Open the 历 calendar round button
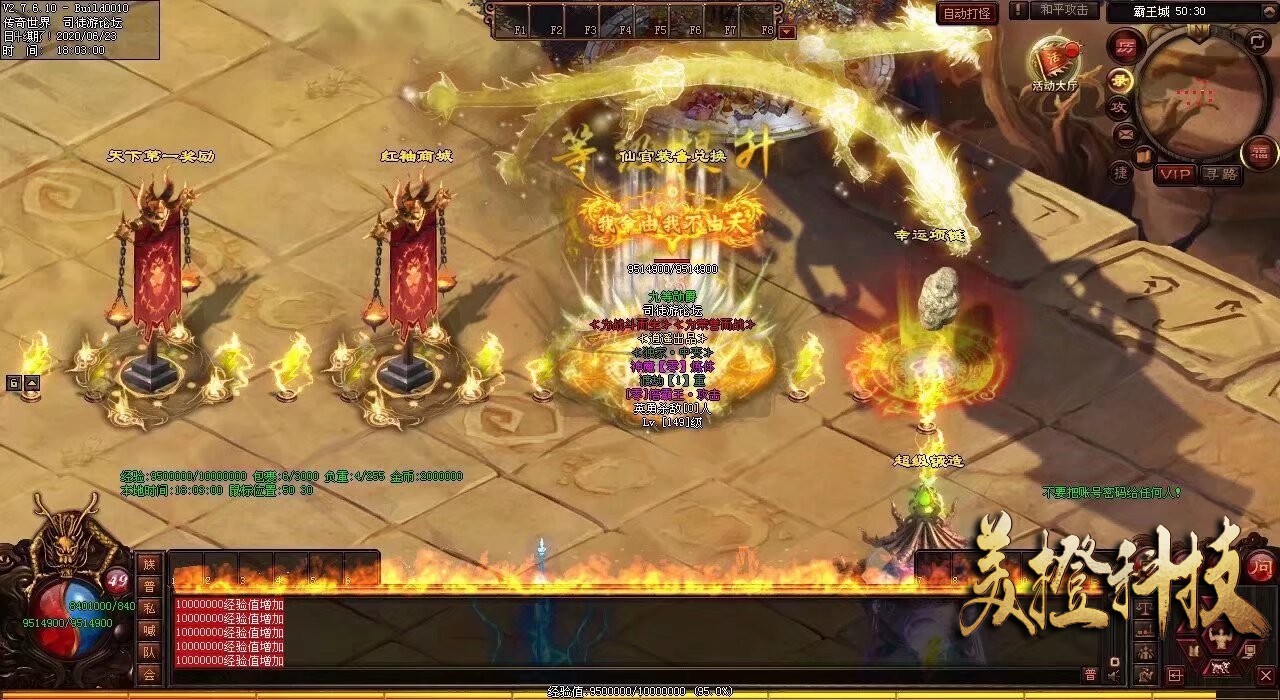Viewport: 1280px width, 700px height. click(x=1125, y=47)
